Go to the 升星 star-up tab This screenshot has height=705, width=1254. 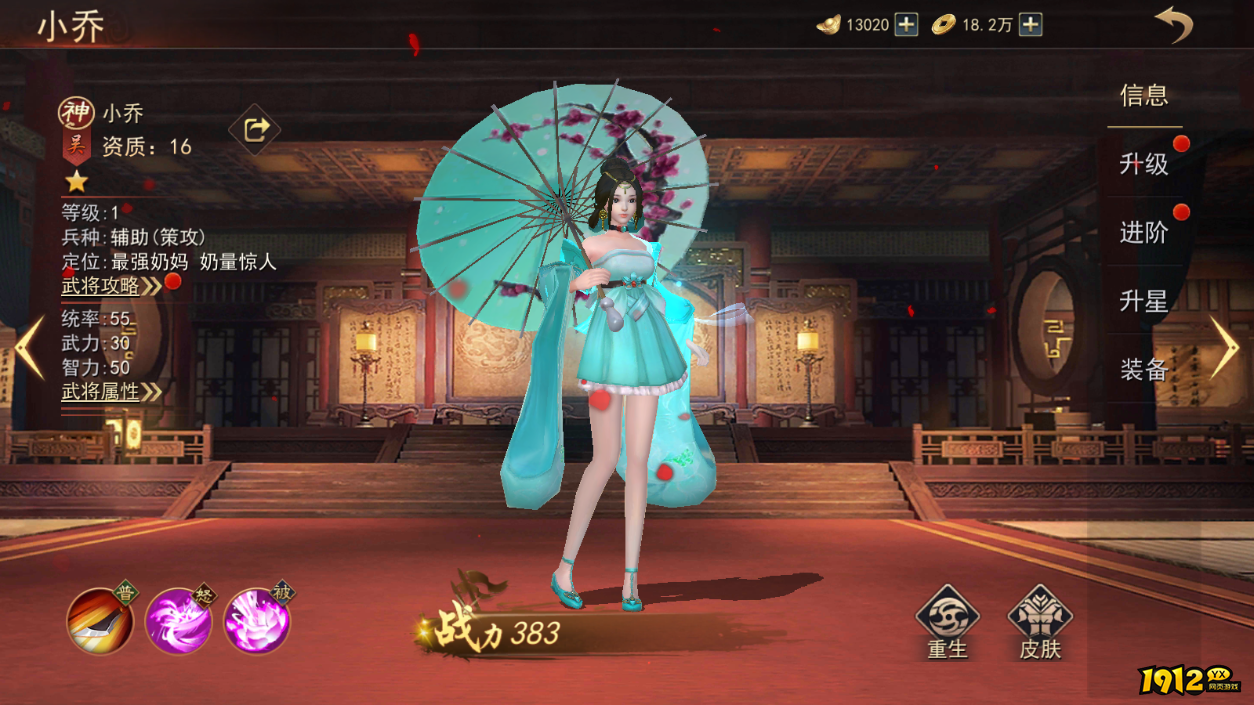(x=1144, y=301)
